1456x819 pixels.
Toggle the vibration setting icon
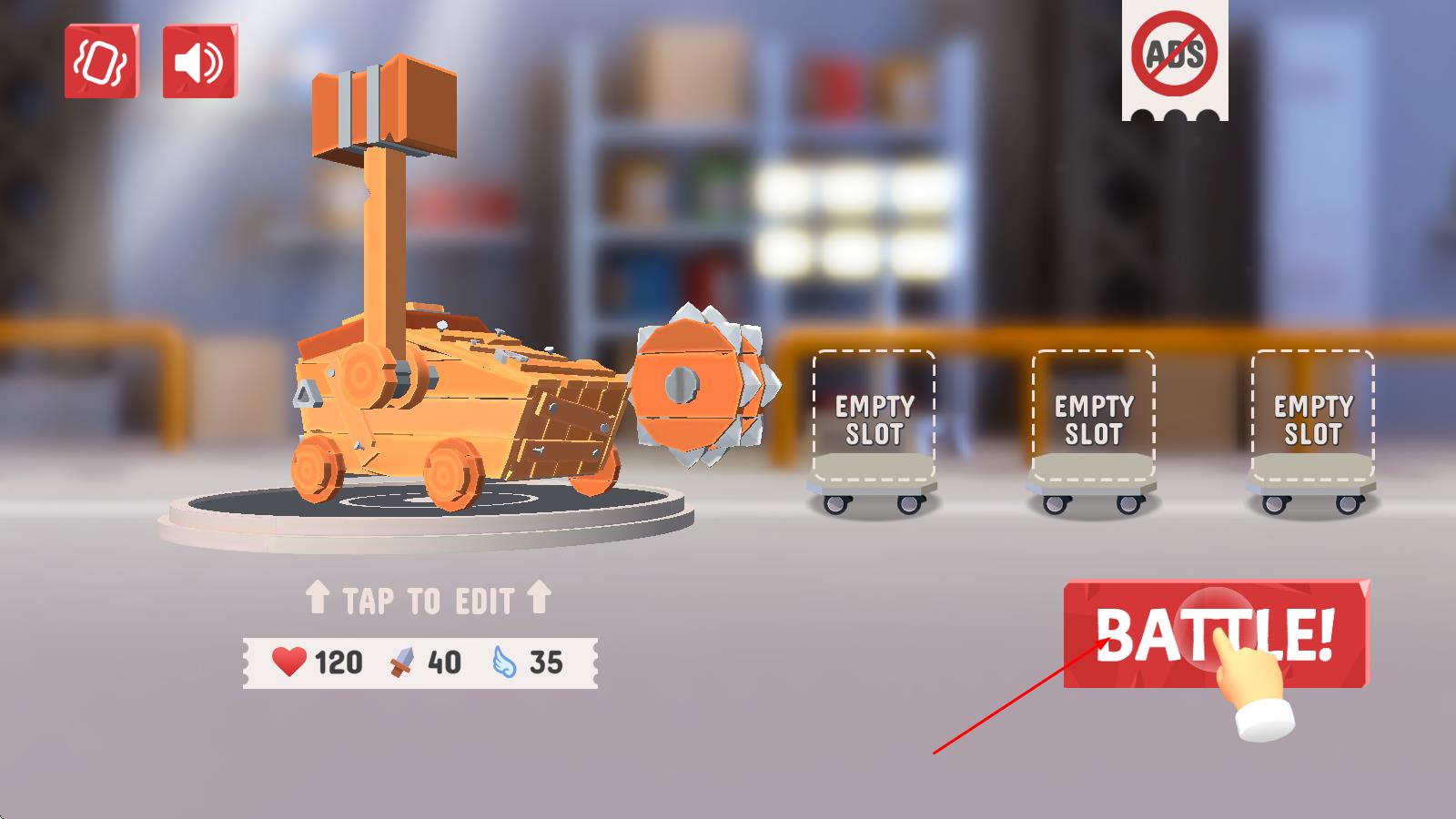[x=101, y=62]
